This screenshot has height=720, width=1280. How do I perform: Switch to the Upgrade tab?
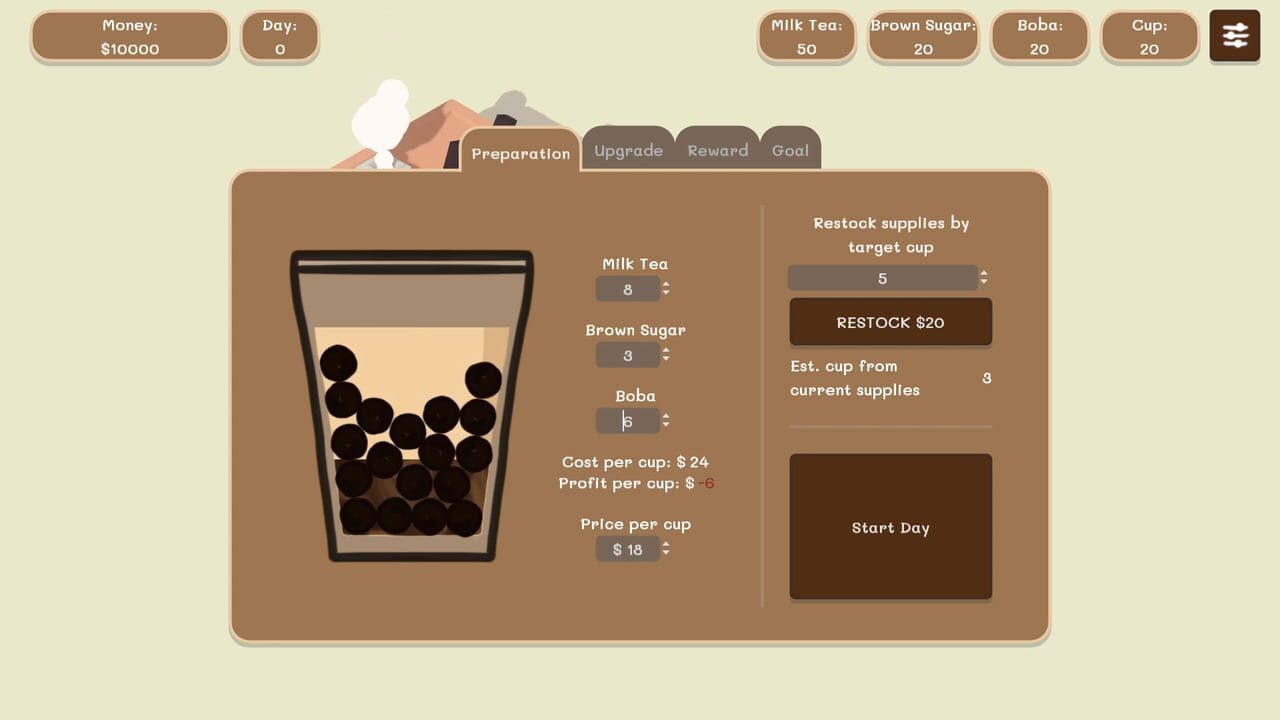628,150
